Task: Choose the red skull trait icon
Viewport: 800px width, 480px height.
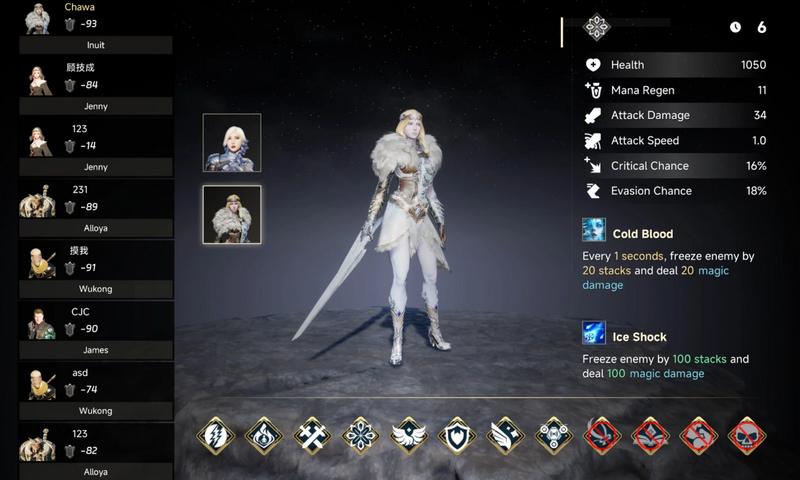Action: point(747,436)
